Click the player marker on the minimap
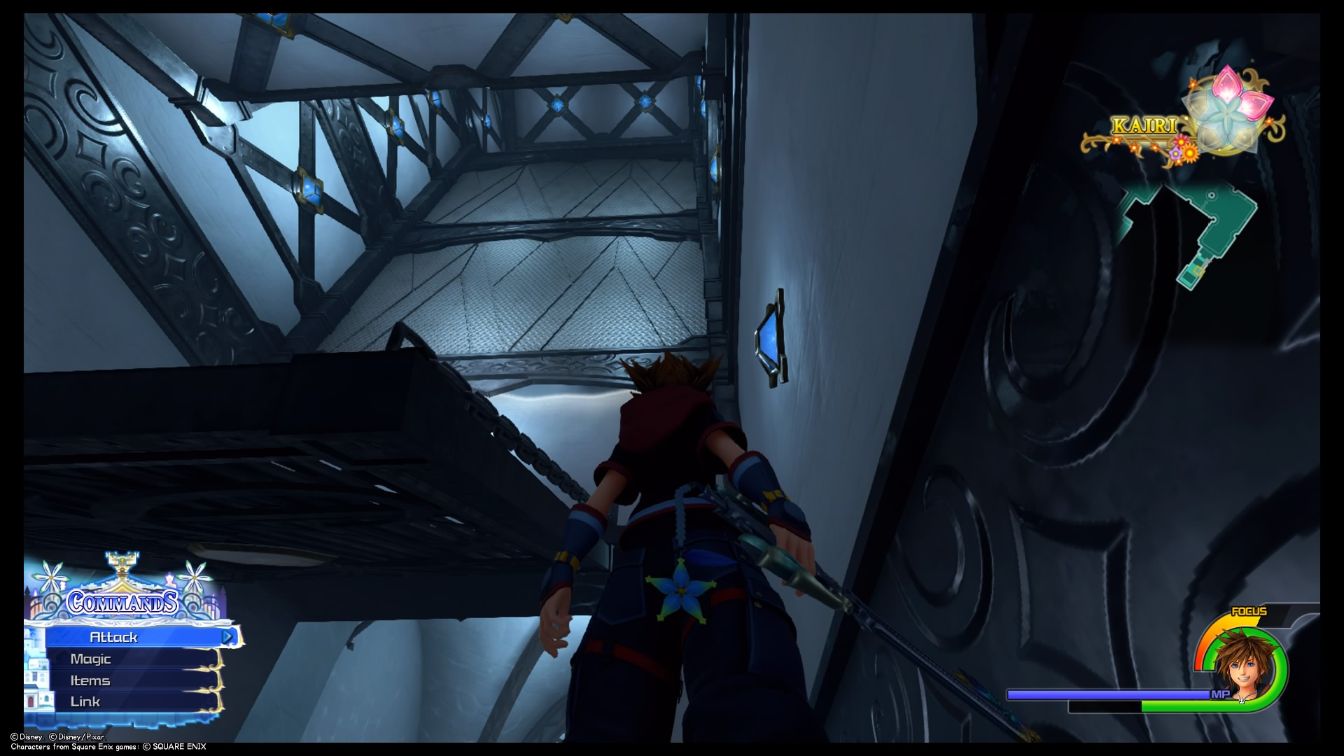This screenshot has height=756, width=1344. click(1197, 269)
